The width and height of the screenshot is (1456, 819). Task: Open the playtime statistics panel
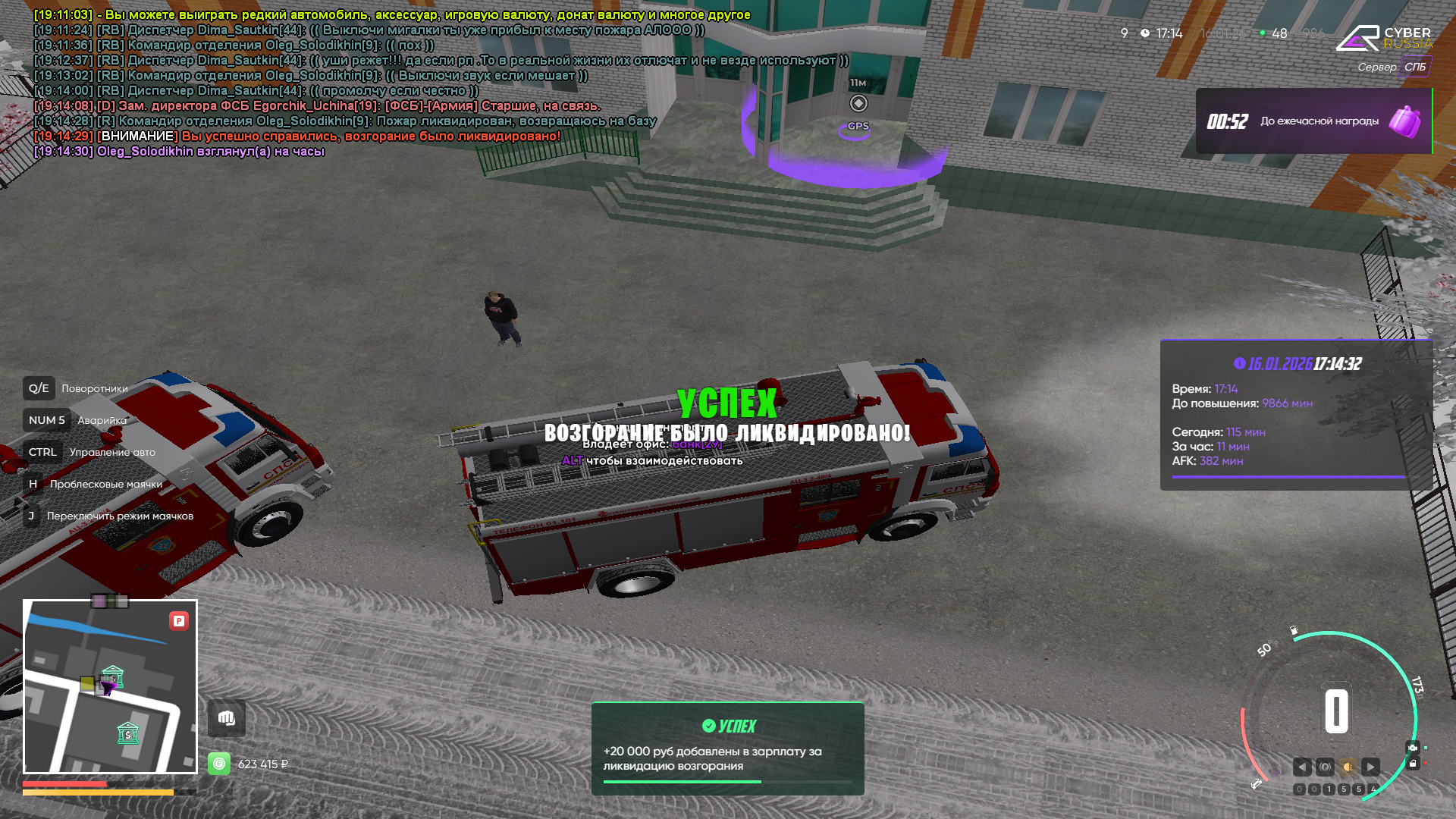[x=1296, y=415]
